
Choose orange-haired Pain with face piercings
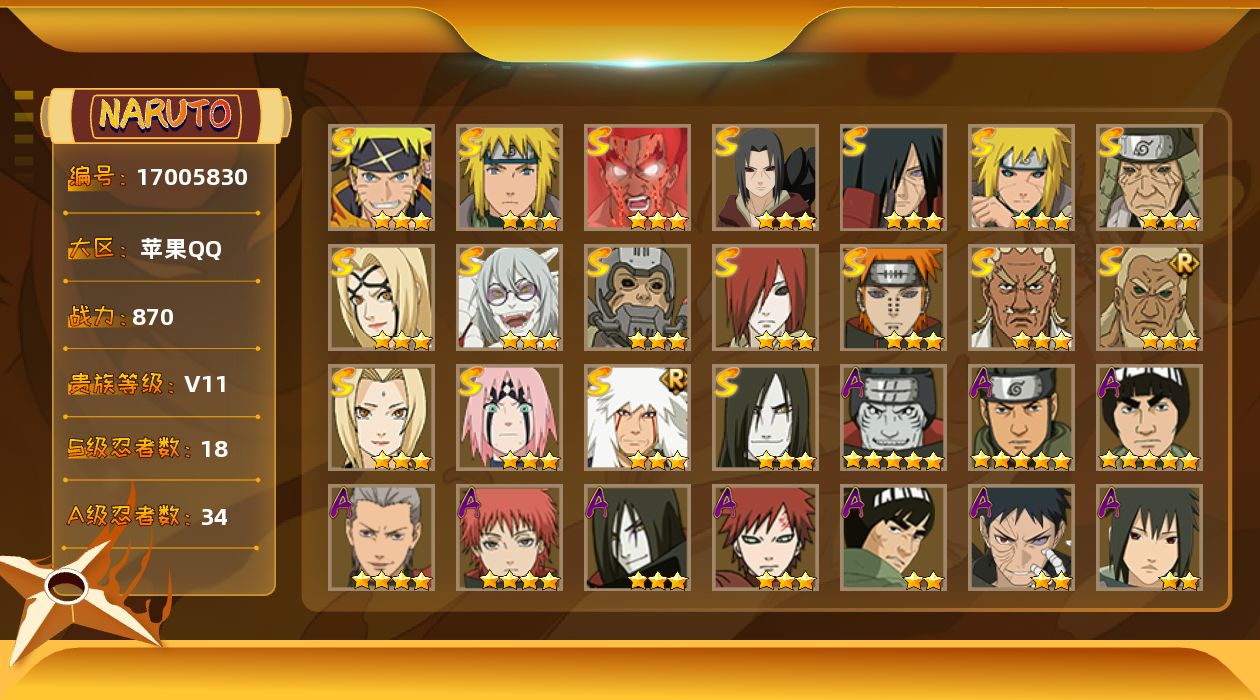coord(893,298)
